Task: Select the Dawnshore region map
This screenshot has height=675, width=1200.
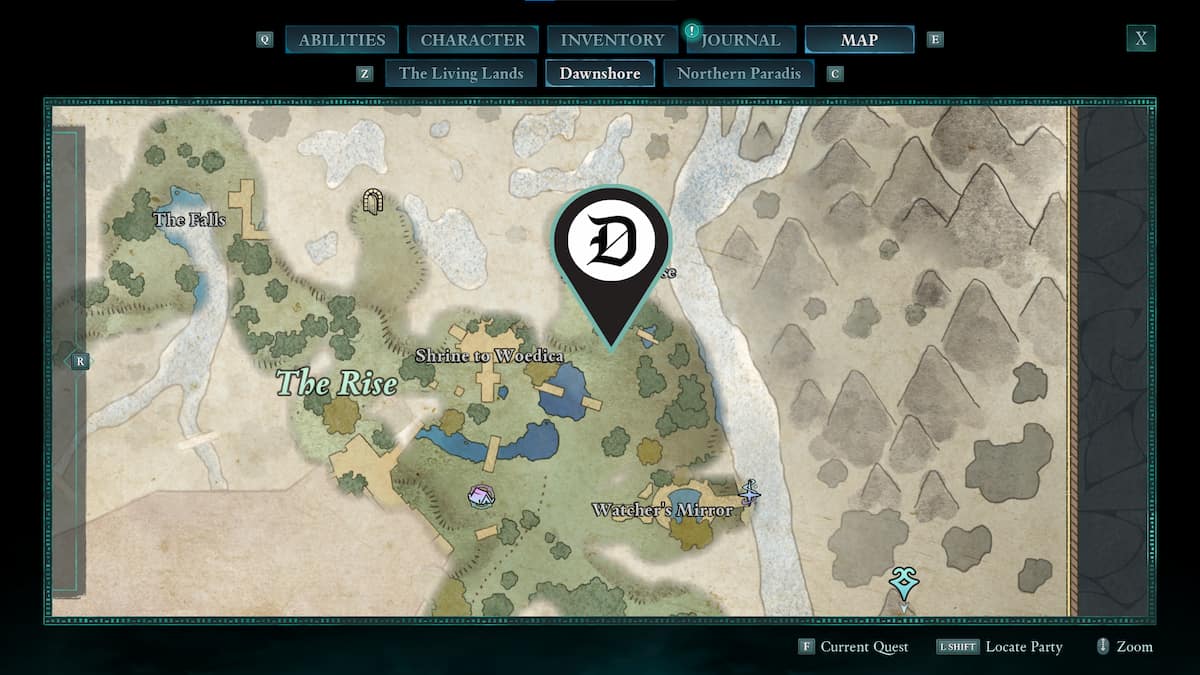Action: 600,73
